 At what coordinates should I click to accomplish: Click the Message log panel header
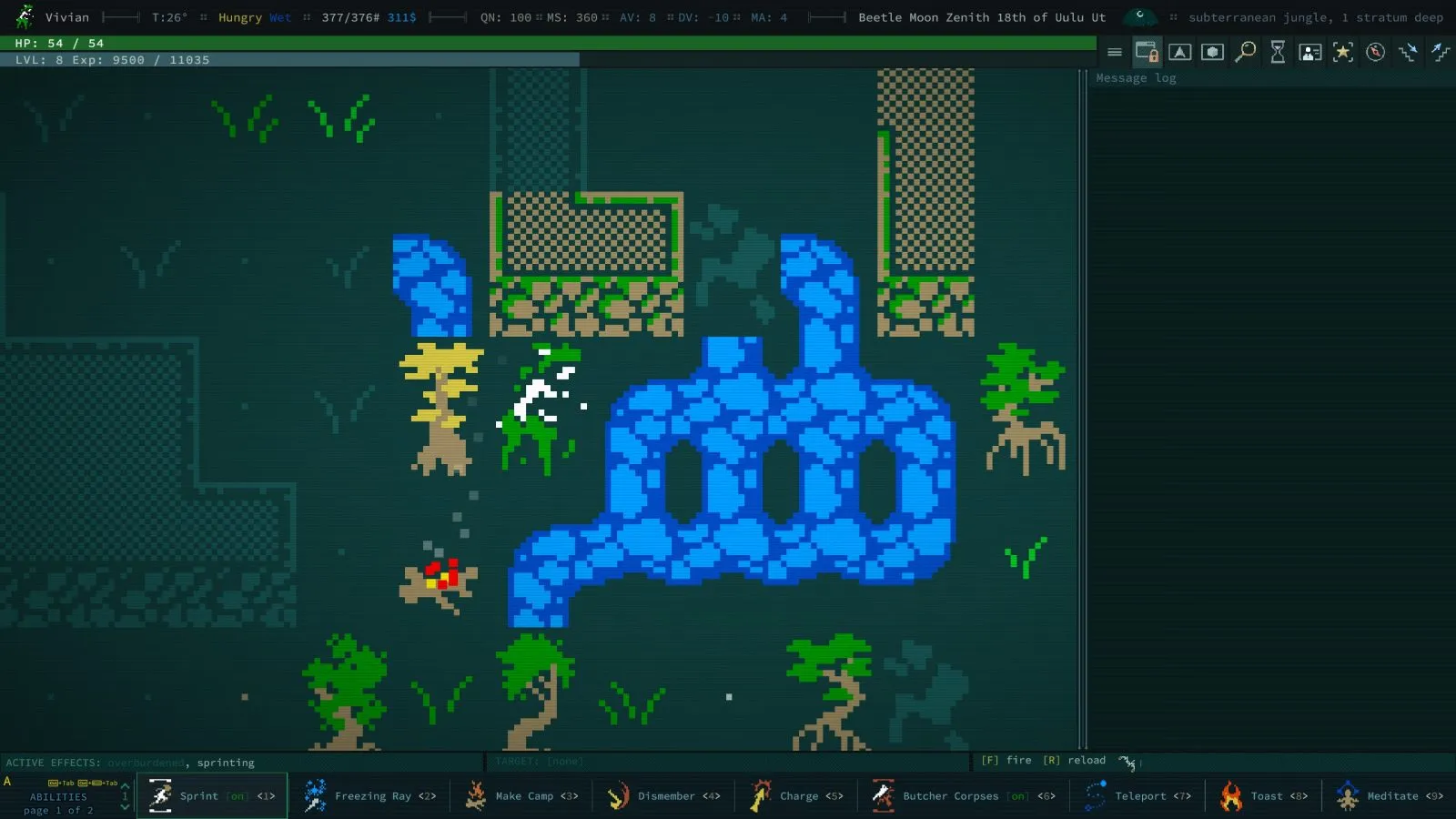click(1135, 77)
